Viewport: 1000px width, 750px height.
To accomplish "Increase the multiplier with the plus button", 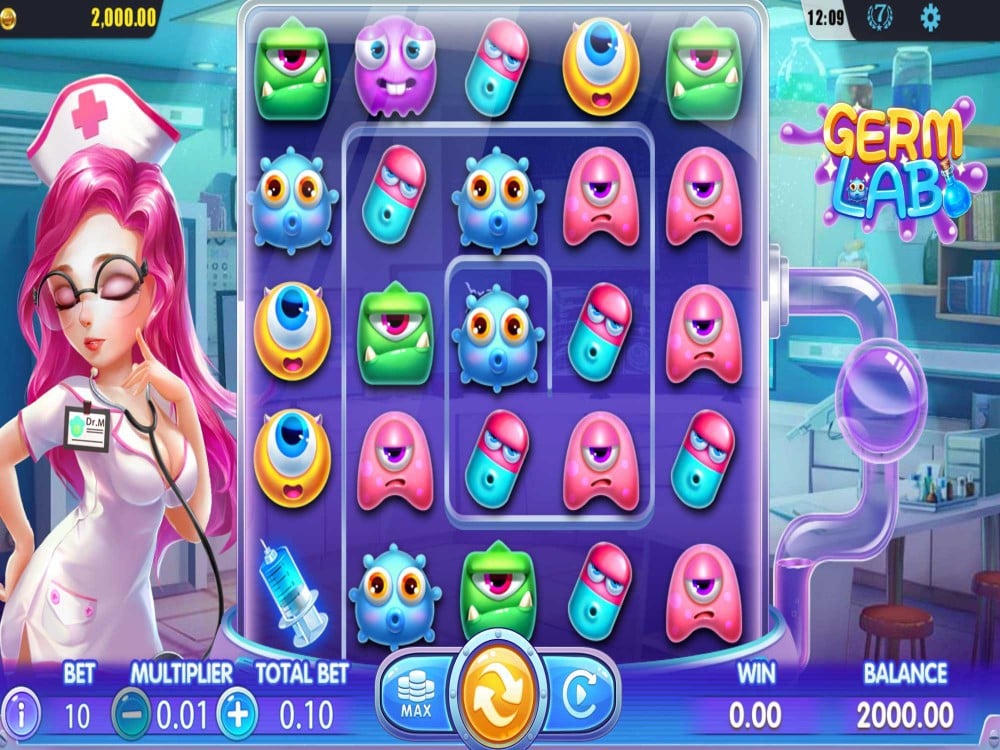I will coord(238,714).
